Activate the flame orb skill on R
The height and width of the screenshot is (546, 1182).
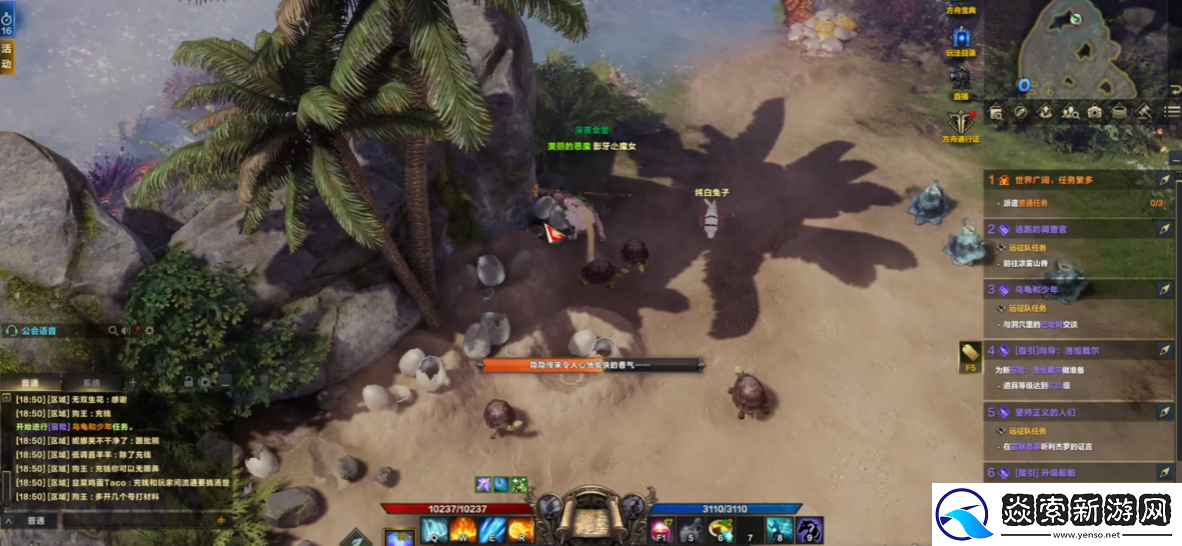pyautogui.click(x=518, y=530)
